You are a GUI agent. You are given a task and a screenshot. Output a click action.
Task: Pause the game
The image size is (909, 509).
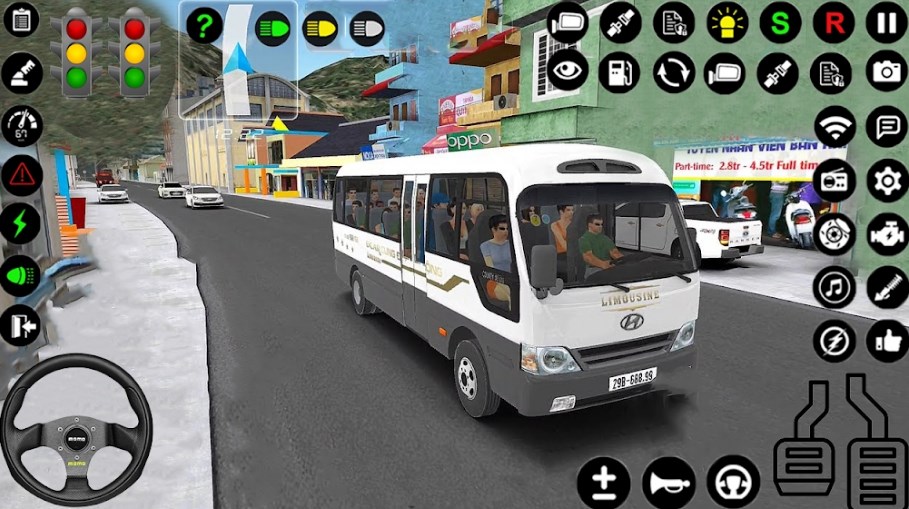pos(886,22)
